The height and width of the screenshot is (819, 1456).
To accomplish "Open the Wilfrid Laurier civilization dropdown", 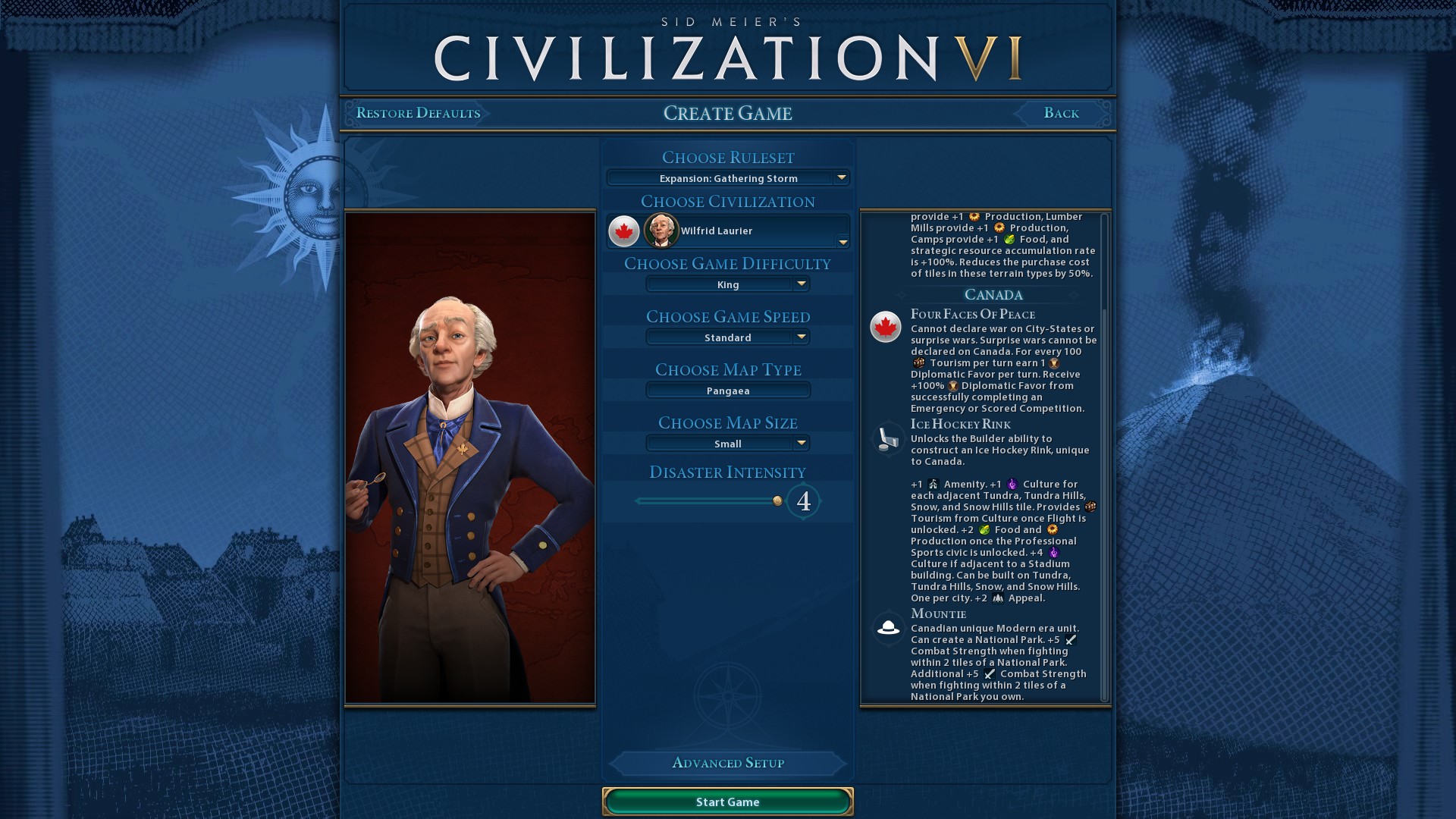I will (x=727, y=231).
